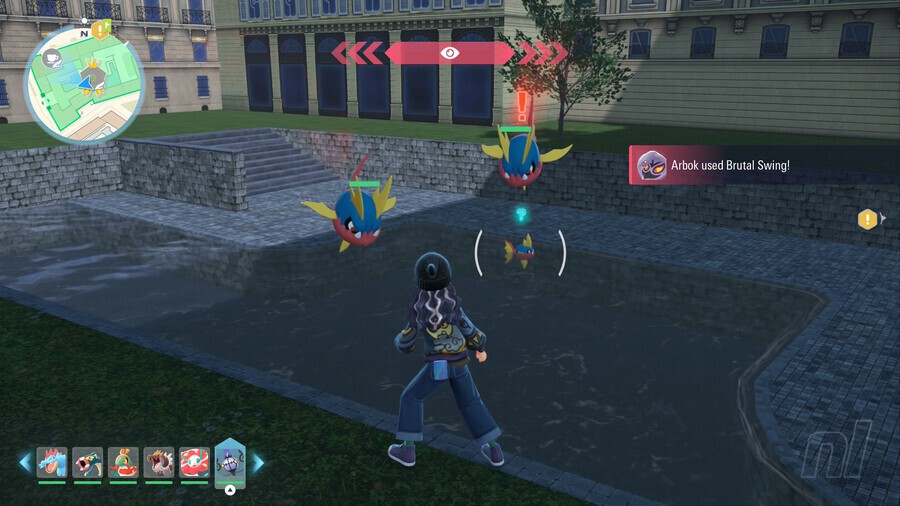Screen dimensions: 900x506
Task: Select the highlighted Chandelure party slot
Action: [230, 462]
